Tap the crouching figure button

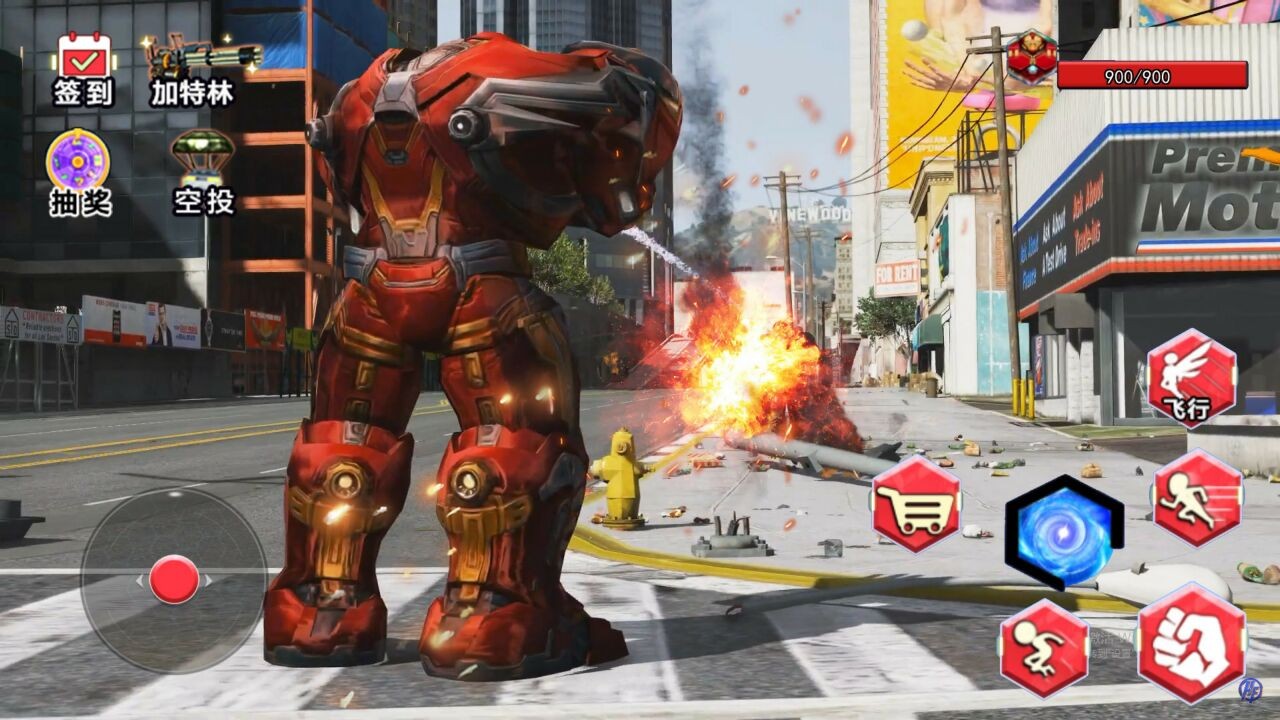[1044, 647]
